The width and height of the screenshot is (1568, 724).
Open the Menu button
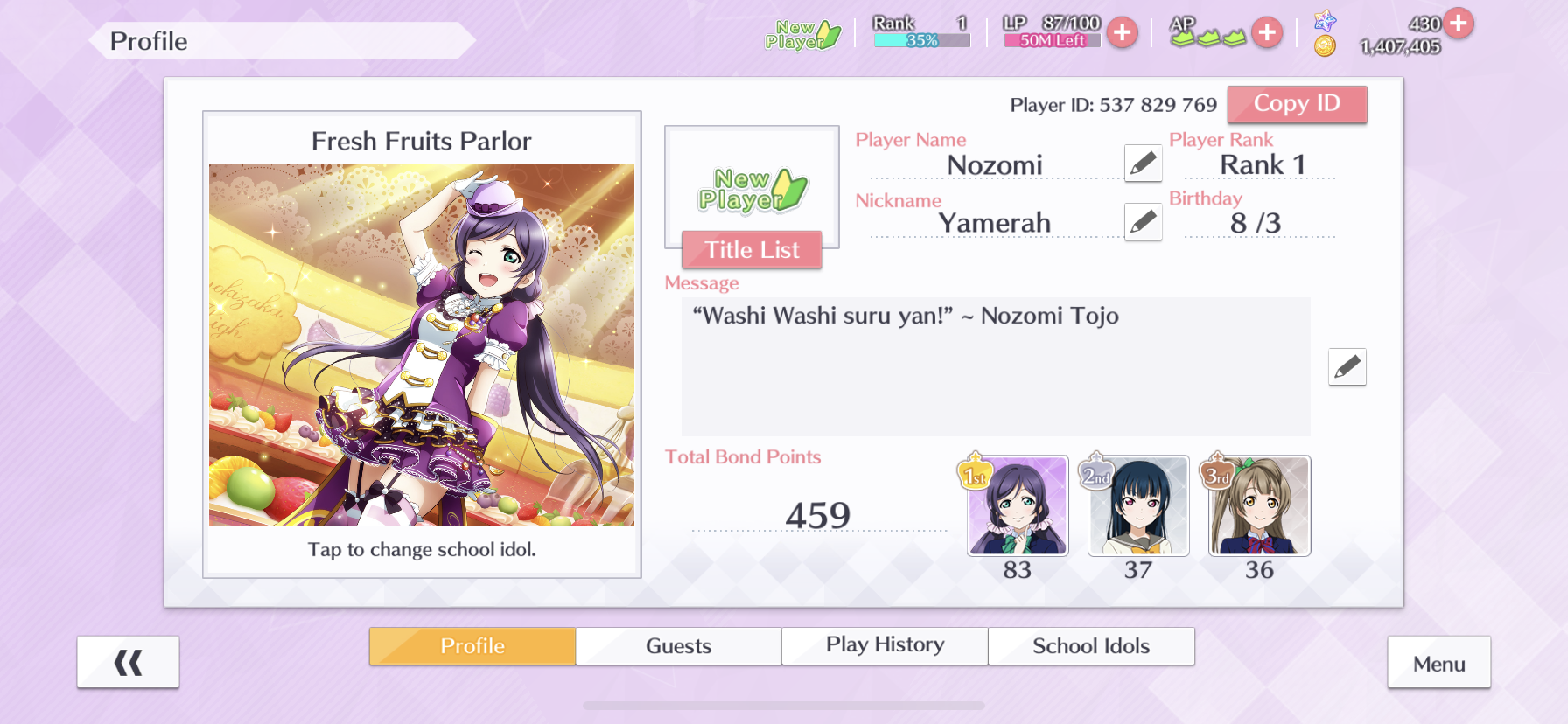(x=1438, y=664)
